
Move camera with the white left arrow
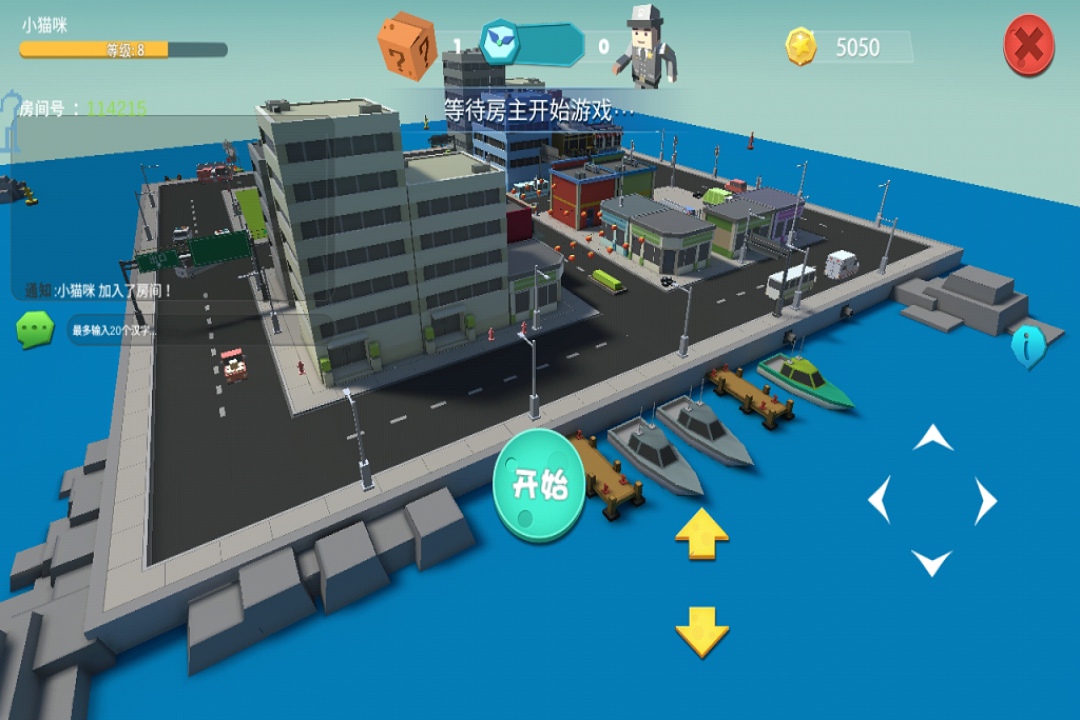(879, 500)
